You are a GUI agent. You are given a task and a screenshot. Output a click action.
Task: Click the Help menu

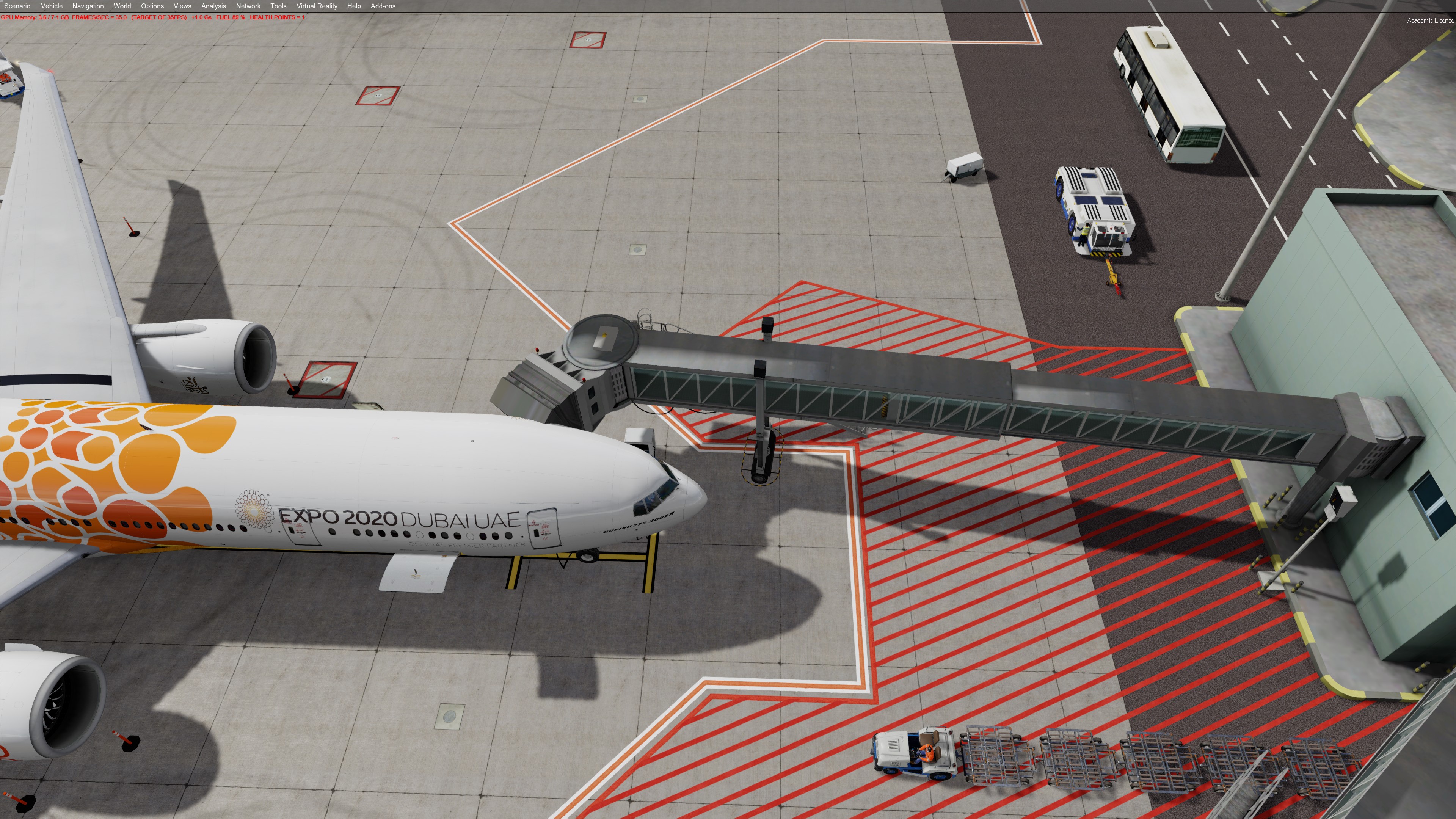pyautogui.click(x=354, y=6)
